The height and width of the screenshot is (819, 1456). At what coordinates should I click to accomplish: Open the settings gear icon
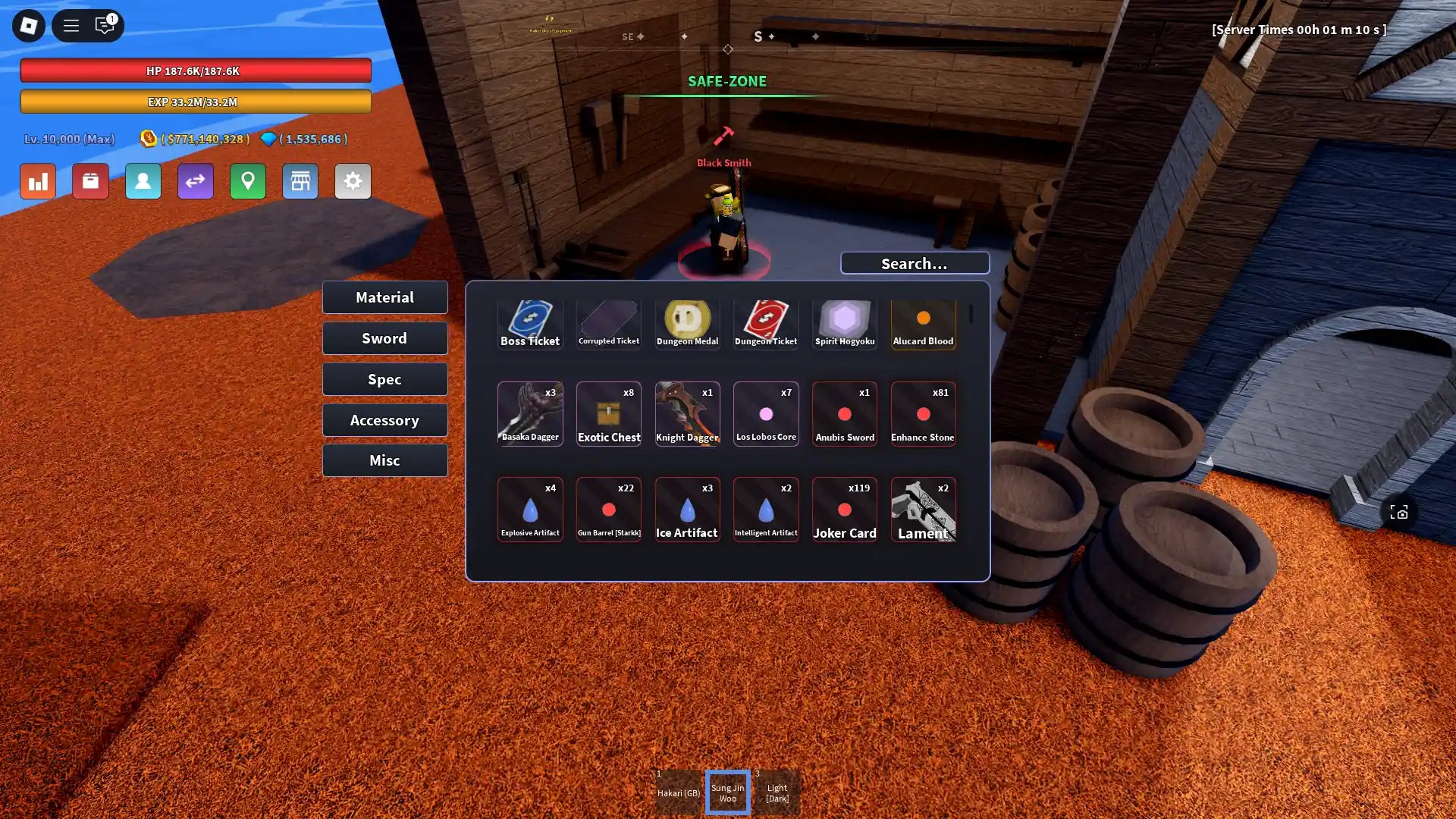pyautogui.click(x=353, y=181)
